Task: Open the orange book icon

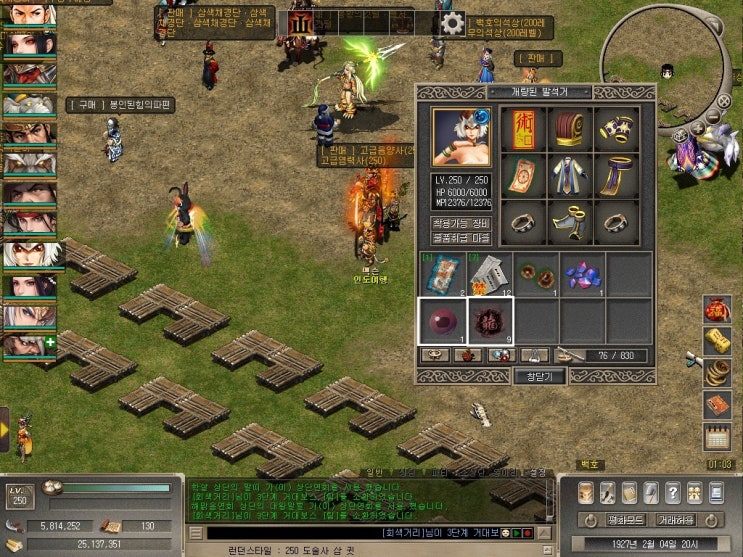Action: click(x=718, y=405)
